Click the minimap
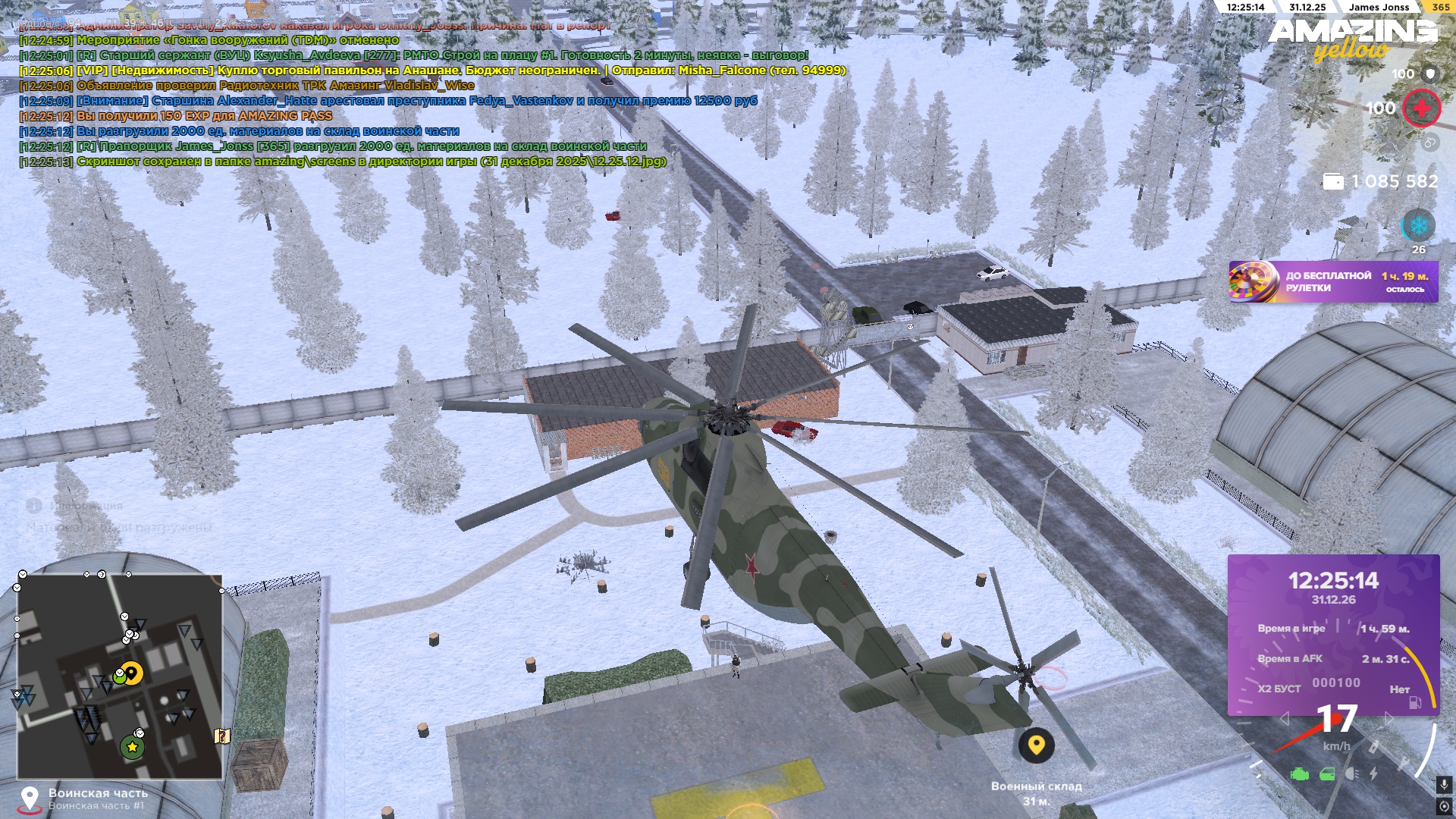The image size is (1456, 819). [120, 676]
